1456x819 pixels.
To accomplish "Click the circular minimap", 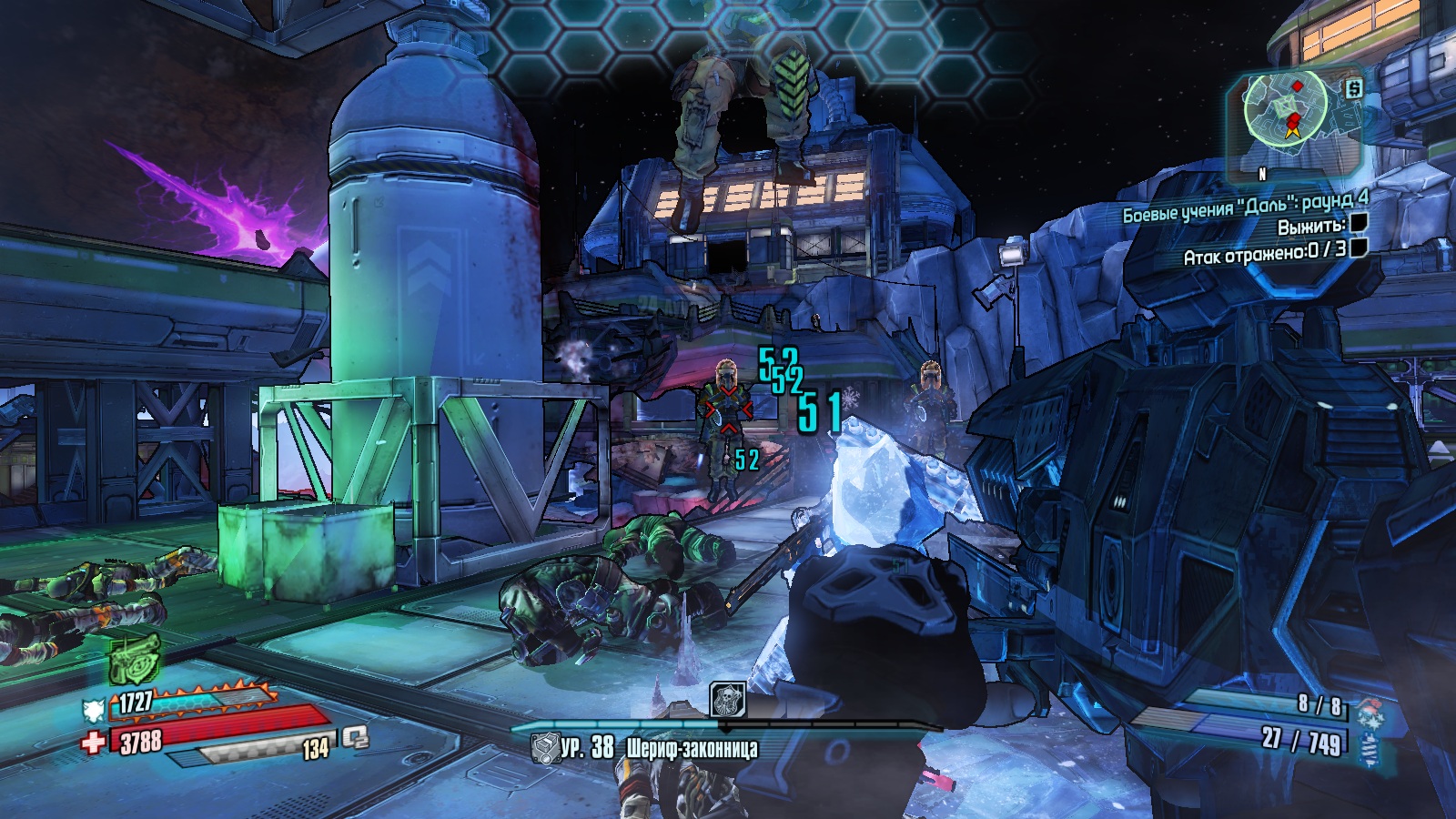I will coord(1286,108).
